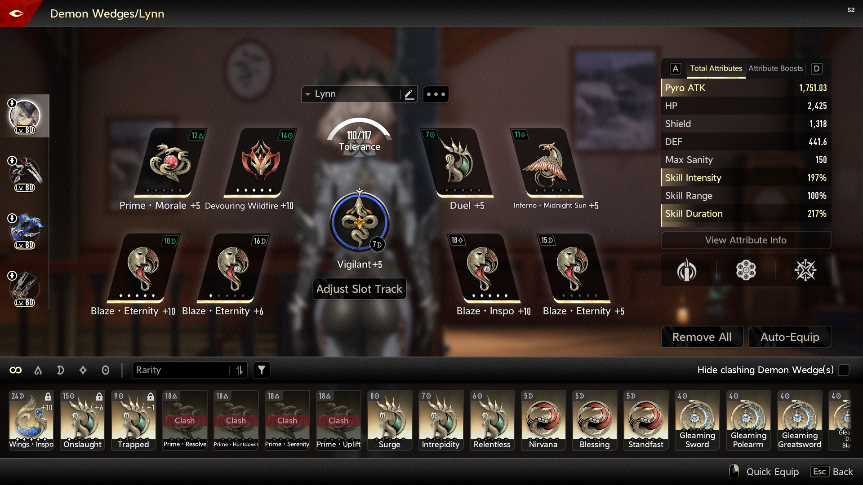Click the Adjust Slot Track button

(x=359, y=289)
